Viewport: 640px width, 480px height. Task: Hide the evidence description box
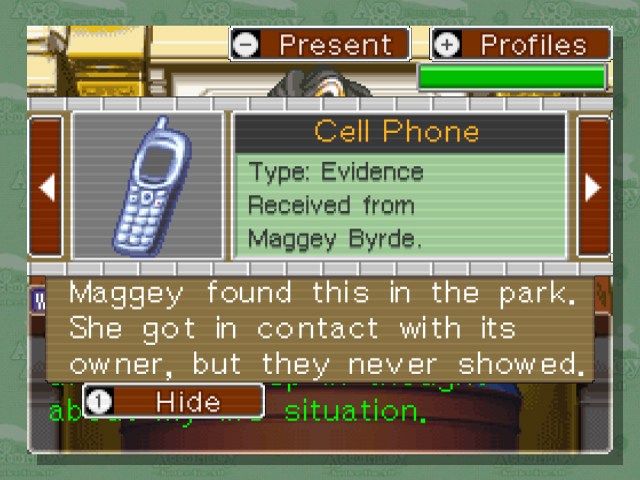[173, 402]
